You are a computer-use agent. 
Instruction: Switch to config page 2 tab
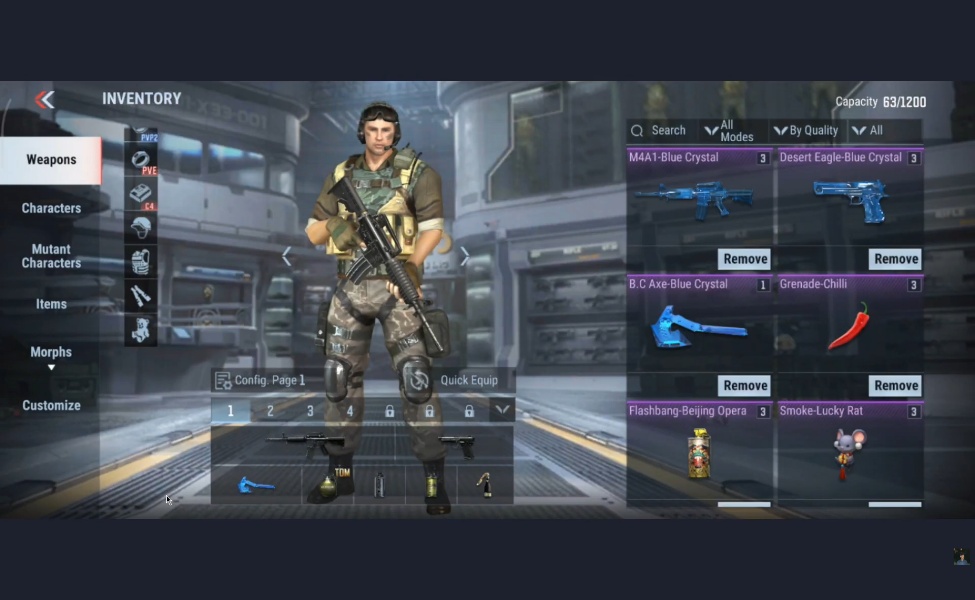pos(270,411)
